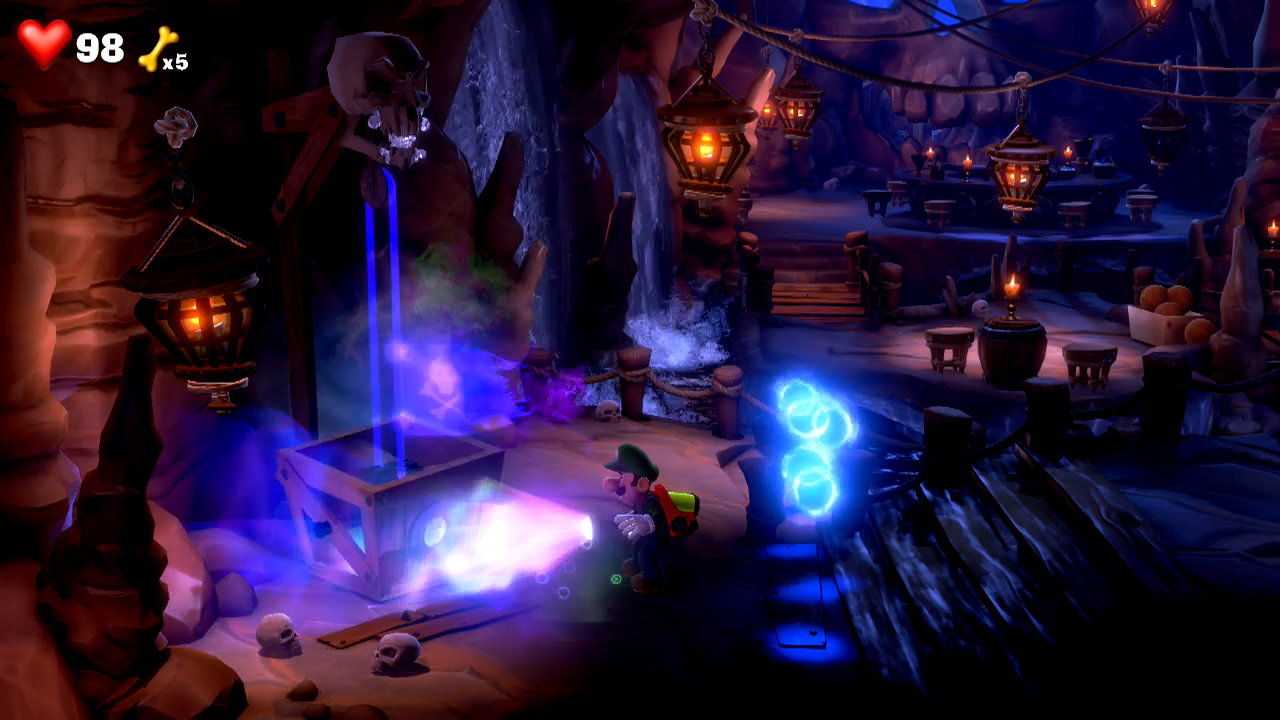Select the hanging lantern on the left wall
1280x720 pixels.
pyautogui.click(x=200, y=320)
